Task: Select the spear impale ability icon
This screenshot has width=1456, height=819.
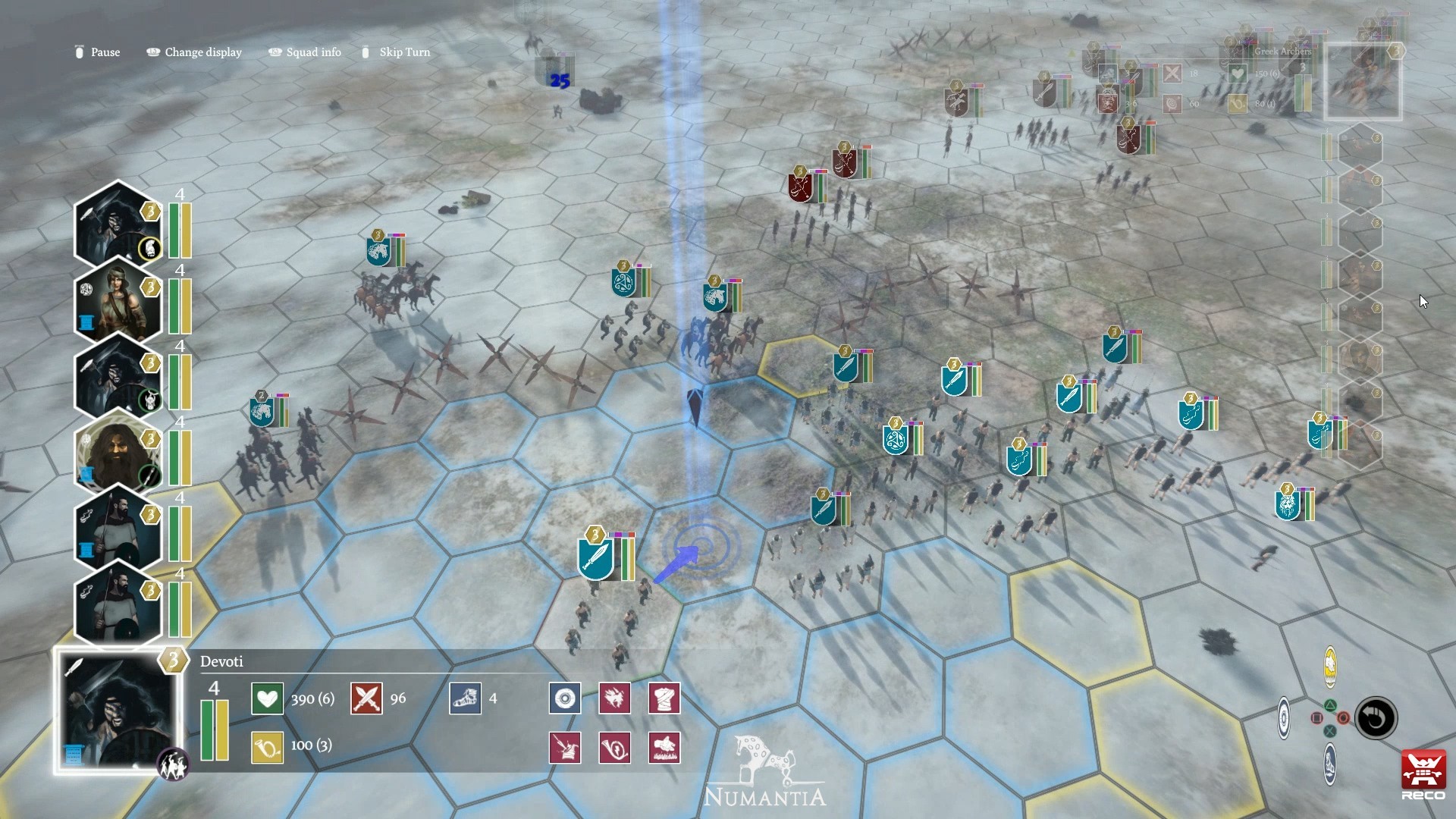Action: coord(564,747)
